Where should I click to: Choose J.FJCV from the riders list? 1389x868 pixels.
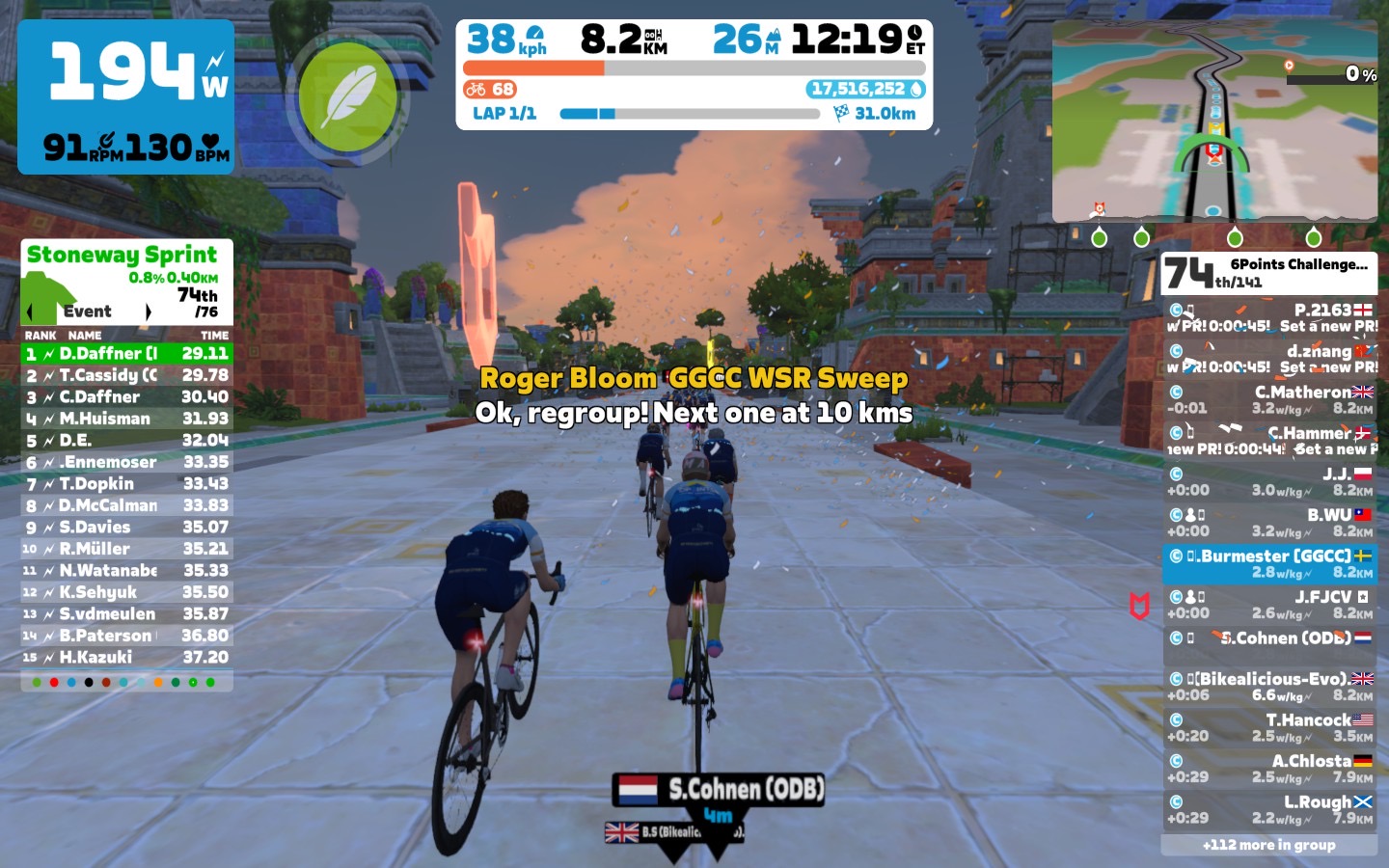1269,605
